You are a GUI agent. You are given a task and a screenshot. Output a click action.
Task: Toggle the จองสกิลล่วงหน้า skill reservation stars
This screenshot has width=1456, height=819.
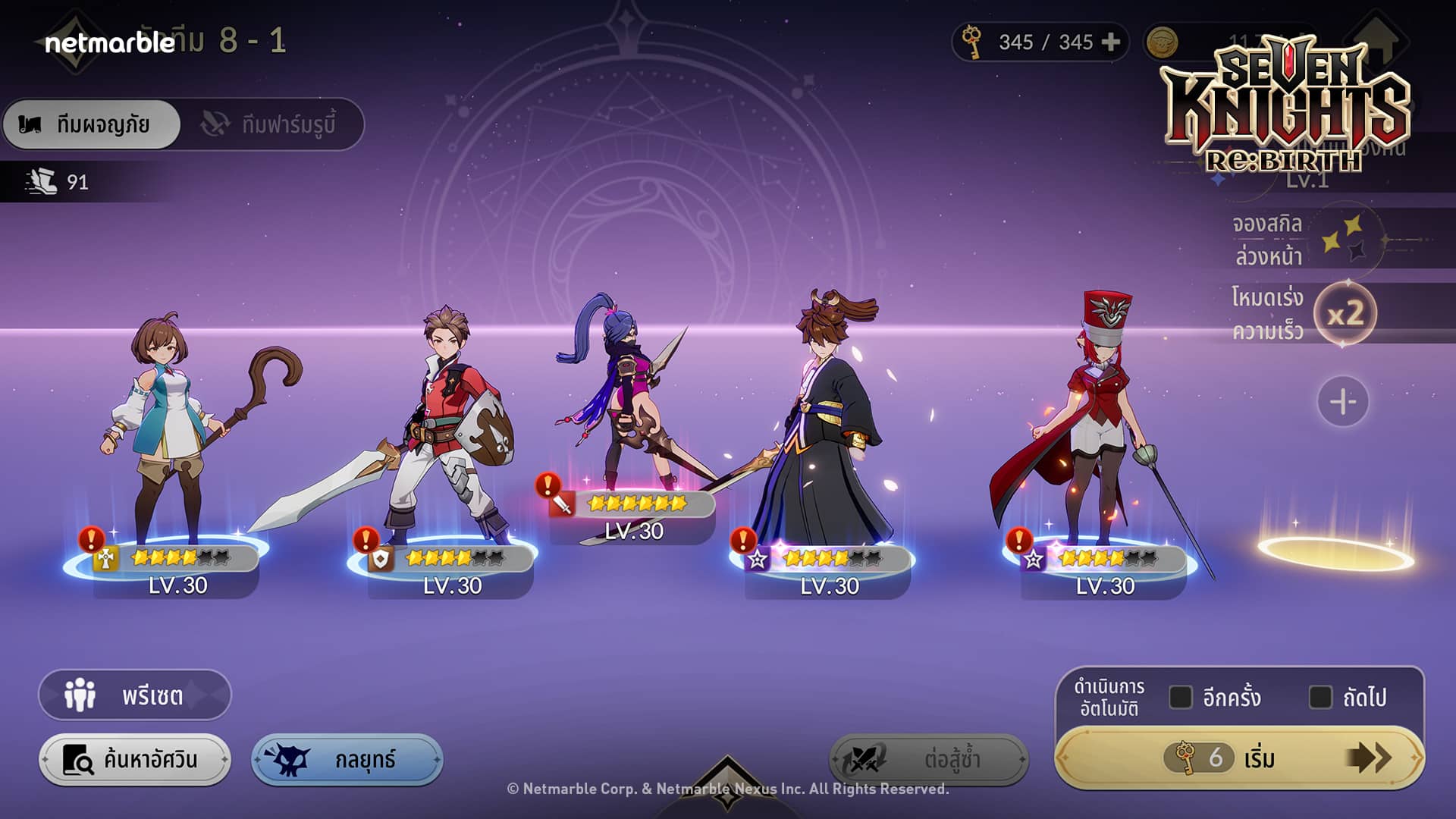(1344, 240)
